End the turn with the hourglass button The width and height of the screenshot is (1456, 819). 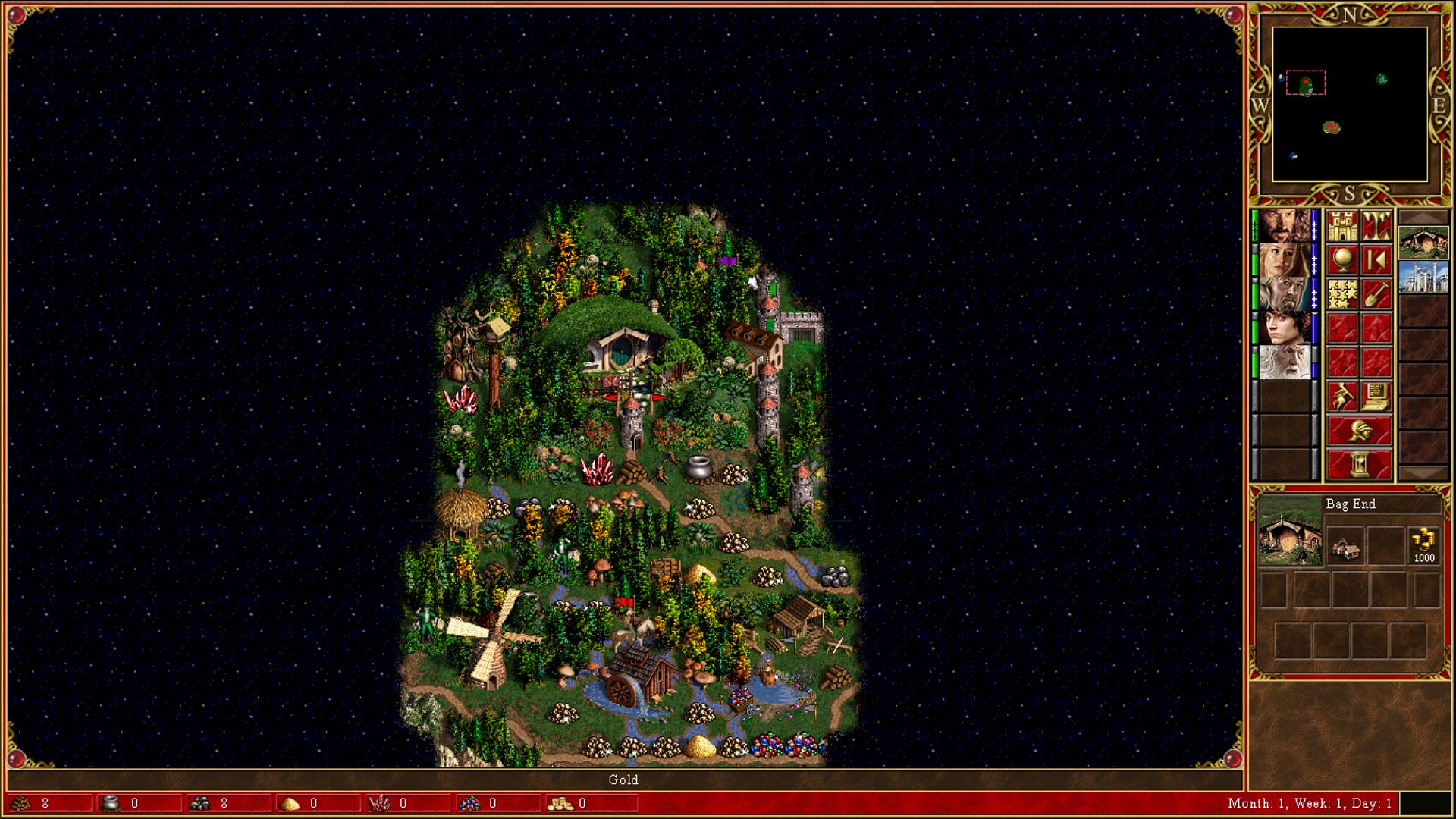(1359, 464)
